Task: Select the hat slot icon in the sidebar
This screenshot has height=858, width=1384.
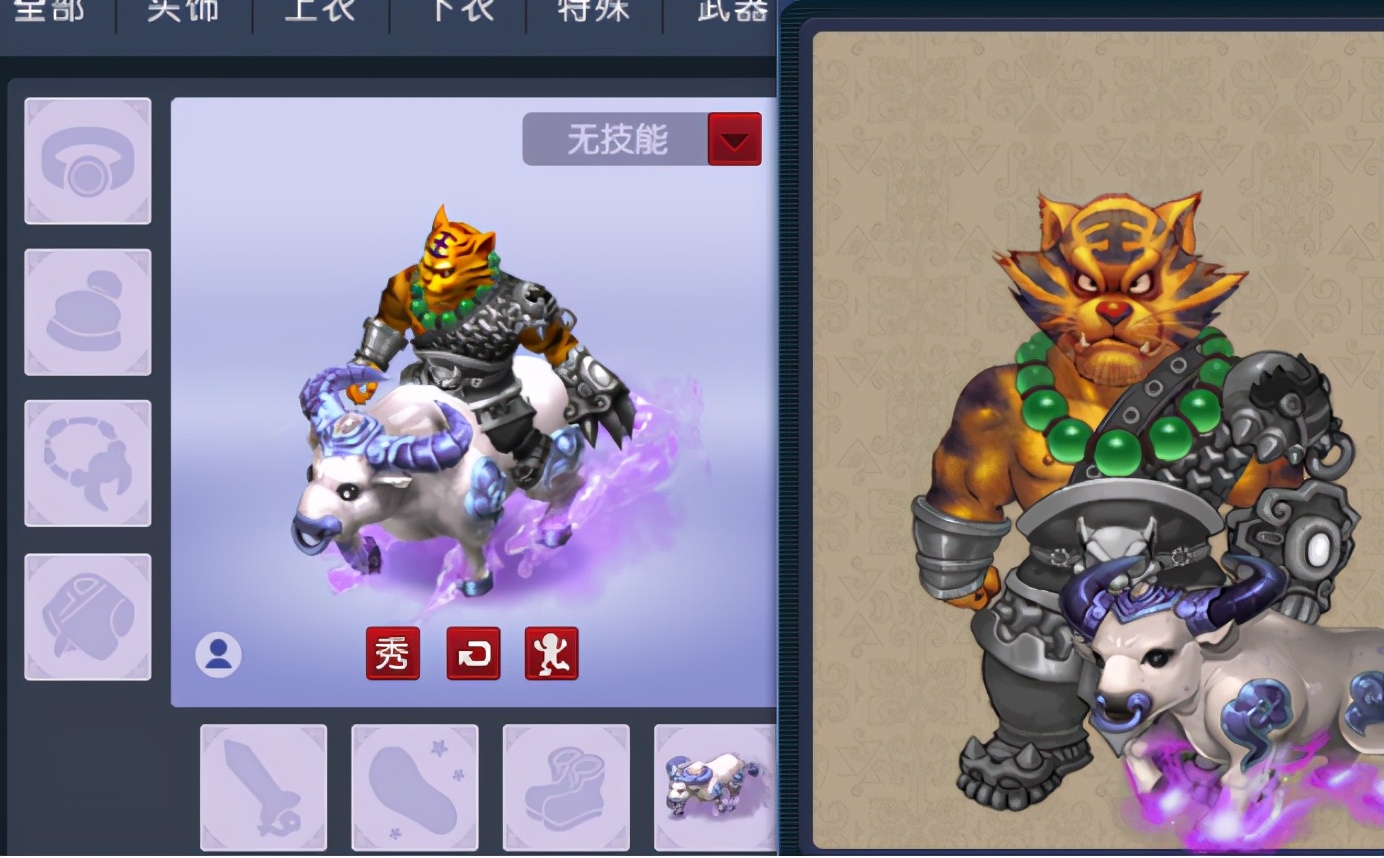Action: pyautogui.click(x=88, y=312)
